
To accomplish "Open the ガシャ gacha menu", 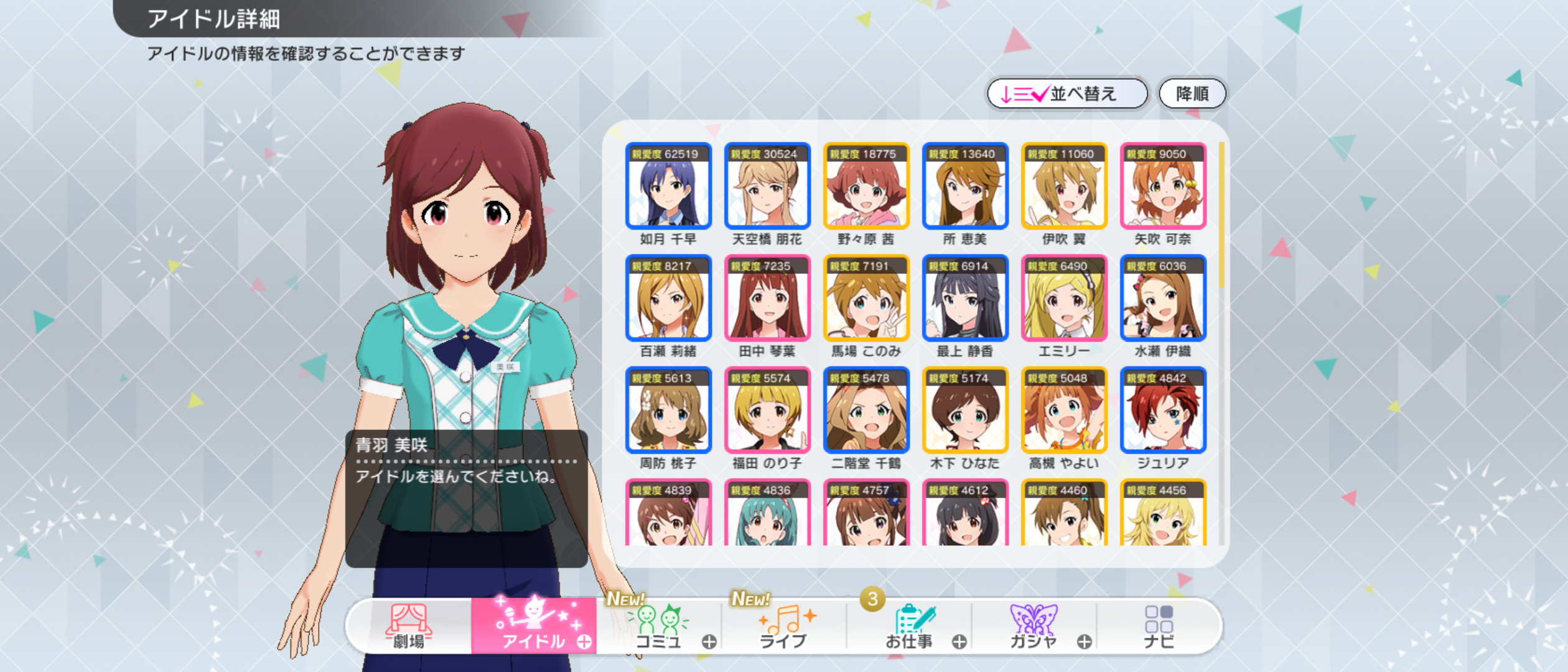I will (x=1034, y=627).
